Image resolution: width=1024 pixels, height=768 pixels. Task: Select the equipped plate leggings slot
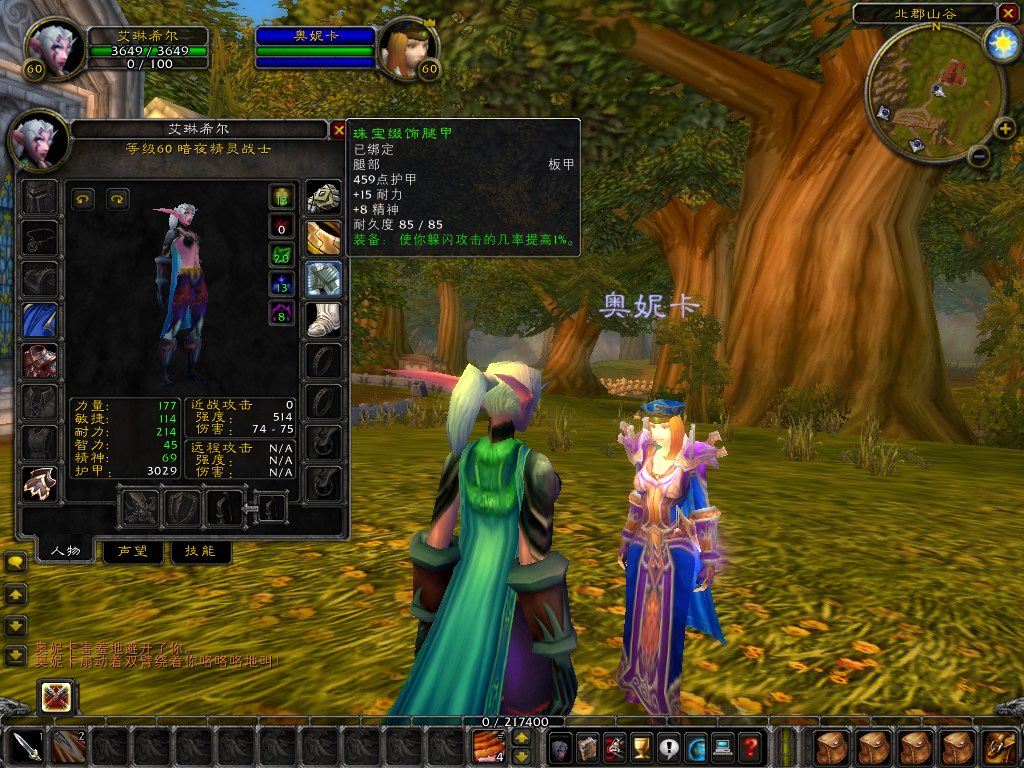click(x=323, y=279)
